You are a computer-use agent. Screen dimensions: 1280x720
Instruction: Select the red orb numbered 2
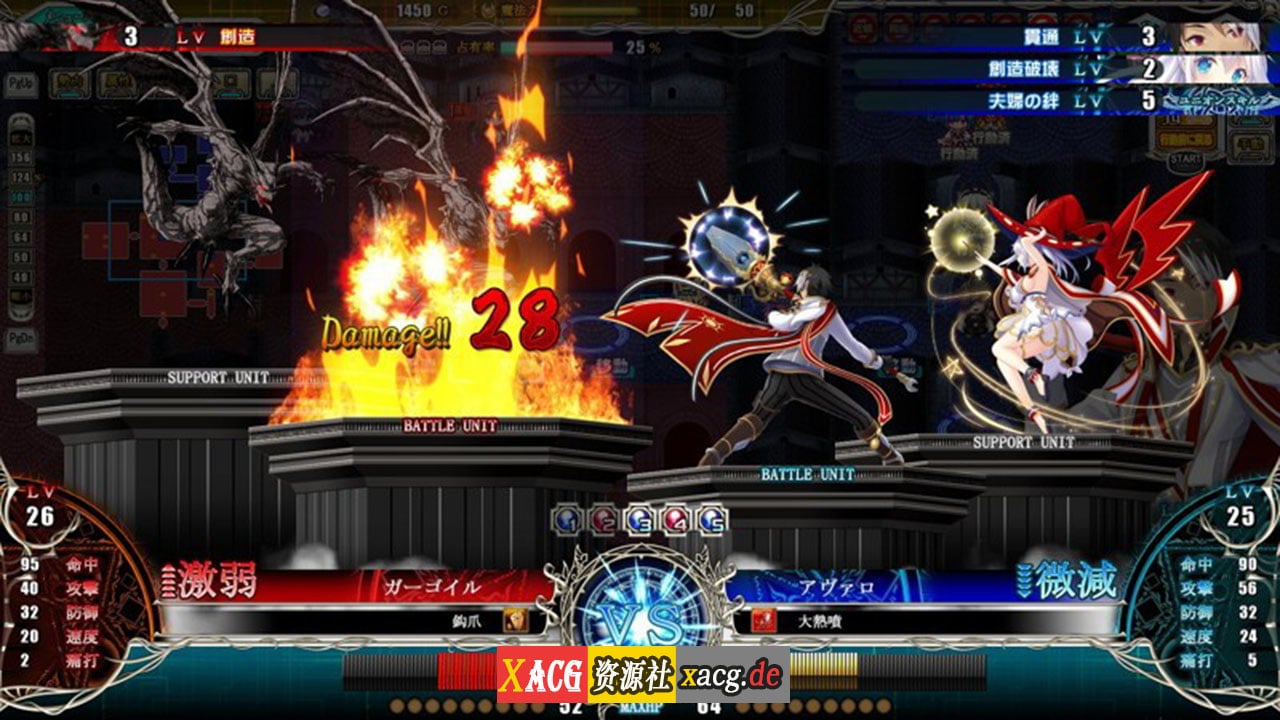click(x=602, y=518)
